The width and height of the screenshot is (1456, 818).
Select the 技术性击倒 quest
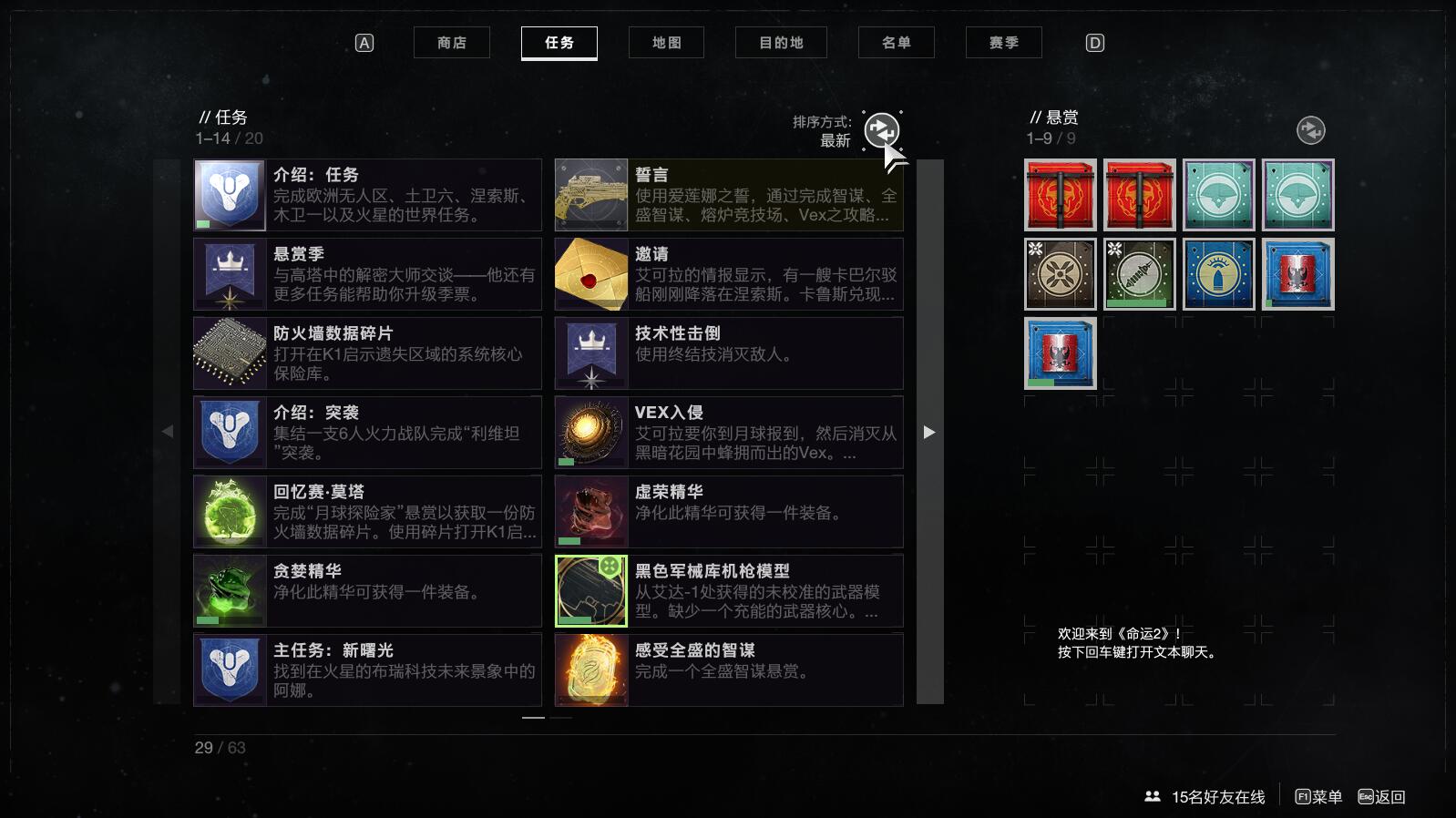729,353
